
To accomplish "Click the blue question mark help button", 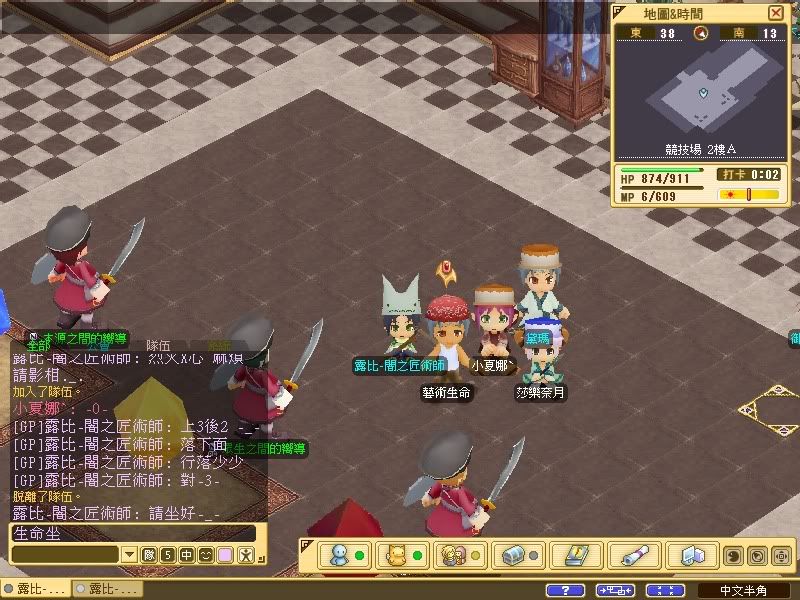I will [566, 590].
